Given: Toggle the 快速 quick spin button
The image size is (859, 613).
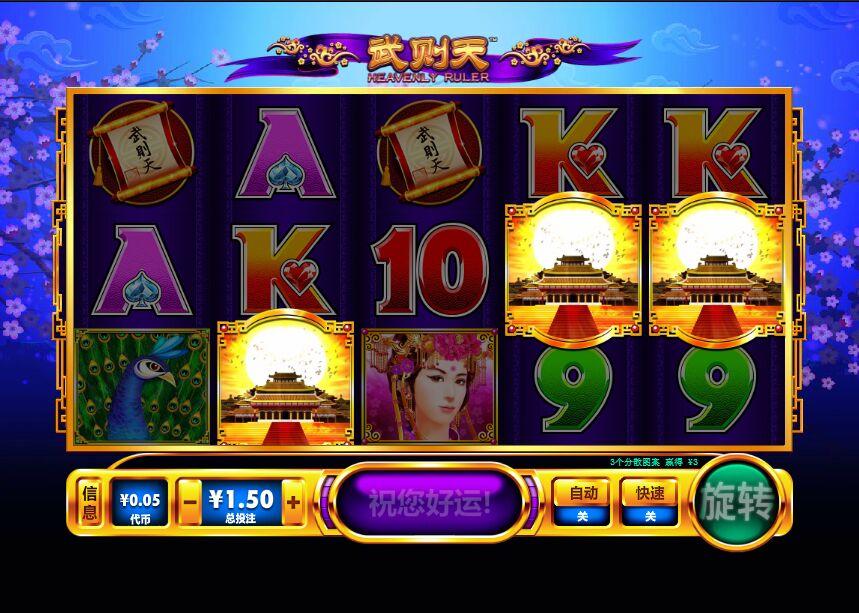Looking at the screenshot, I should 649,502.
